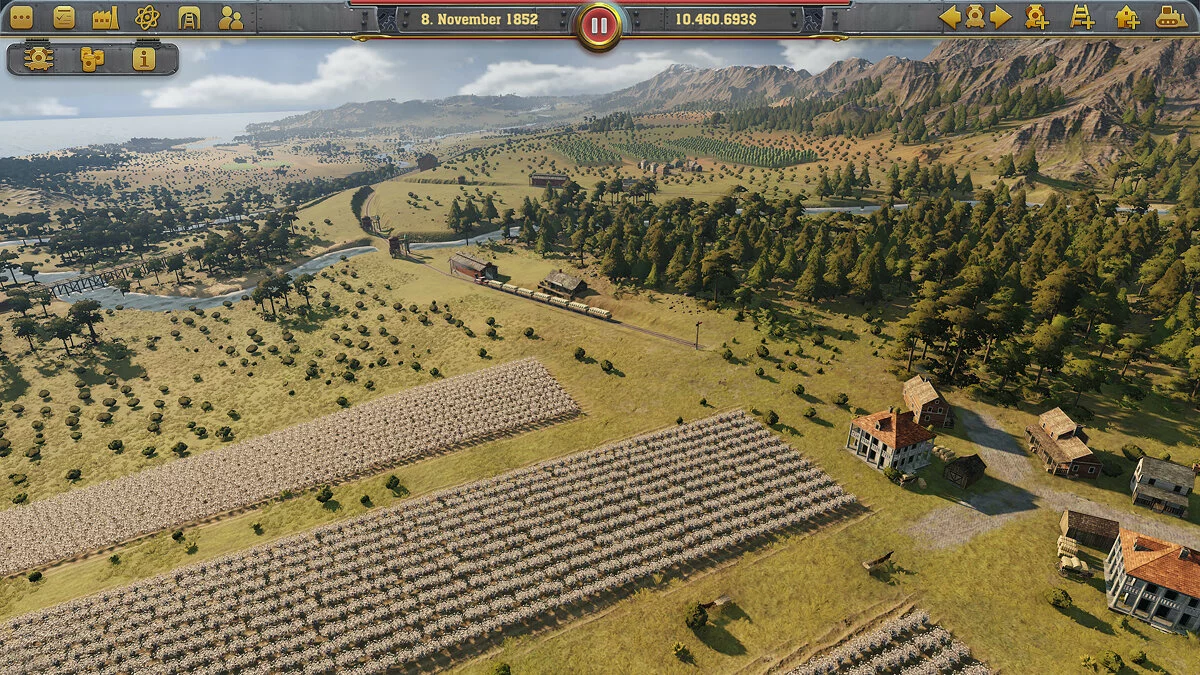Click the tunnel with rail track icon
1200x675 pixels.
[189, 17]
